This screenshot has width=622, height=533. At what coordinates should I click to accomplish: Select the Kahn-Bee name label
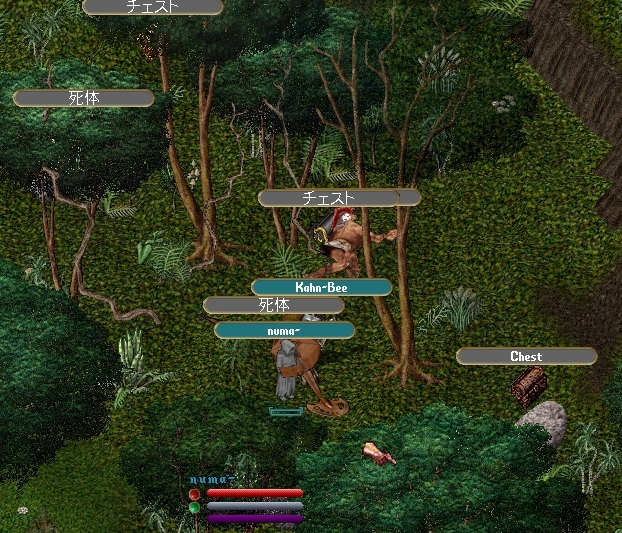(x=321, y=287)
